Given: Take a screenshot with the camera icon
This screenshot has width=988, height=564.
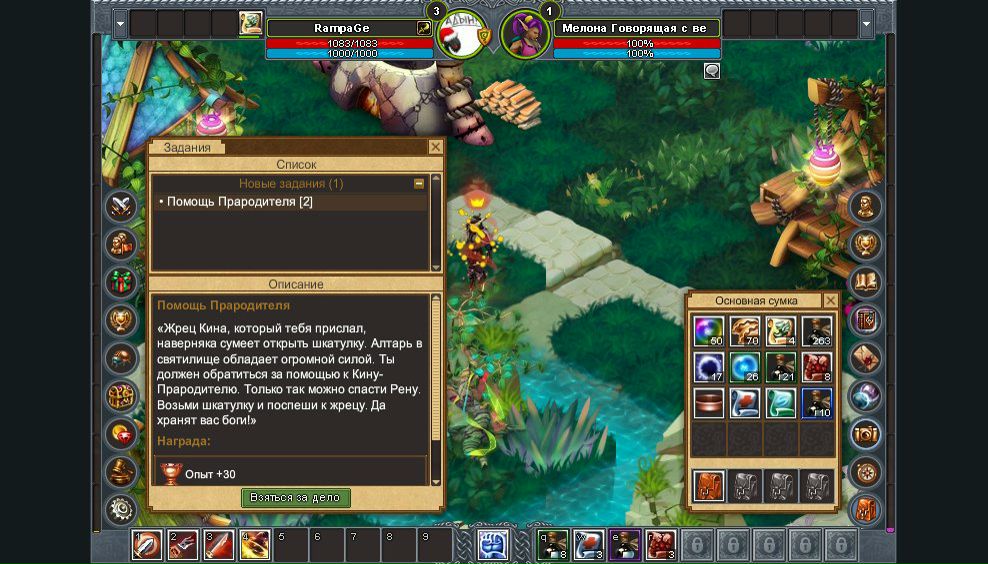Looking at the screenshot, I should tap(865, 433).
